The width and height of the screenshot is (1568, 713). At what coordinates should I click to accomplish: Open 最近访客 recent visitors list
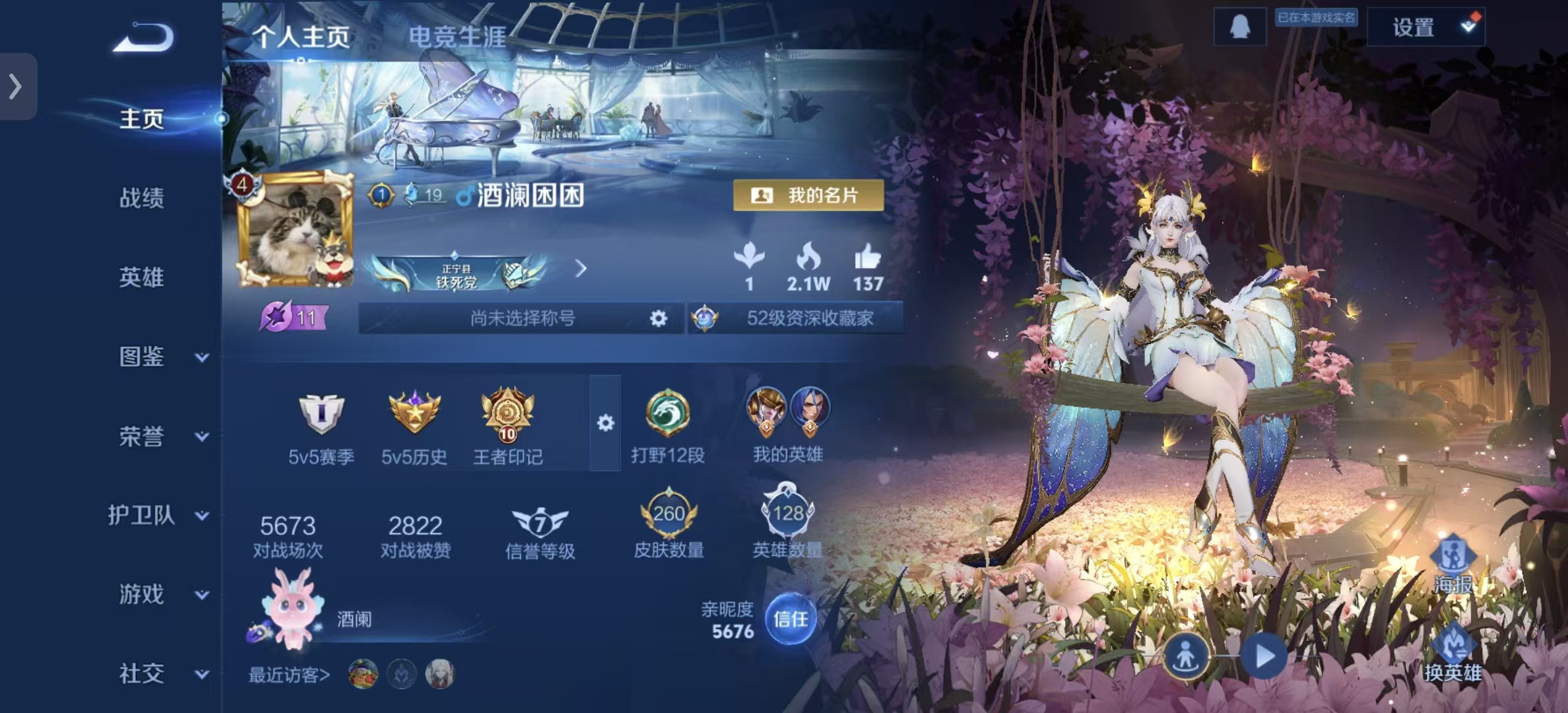(x=289, y=675)
